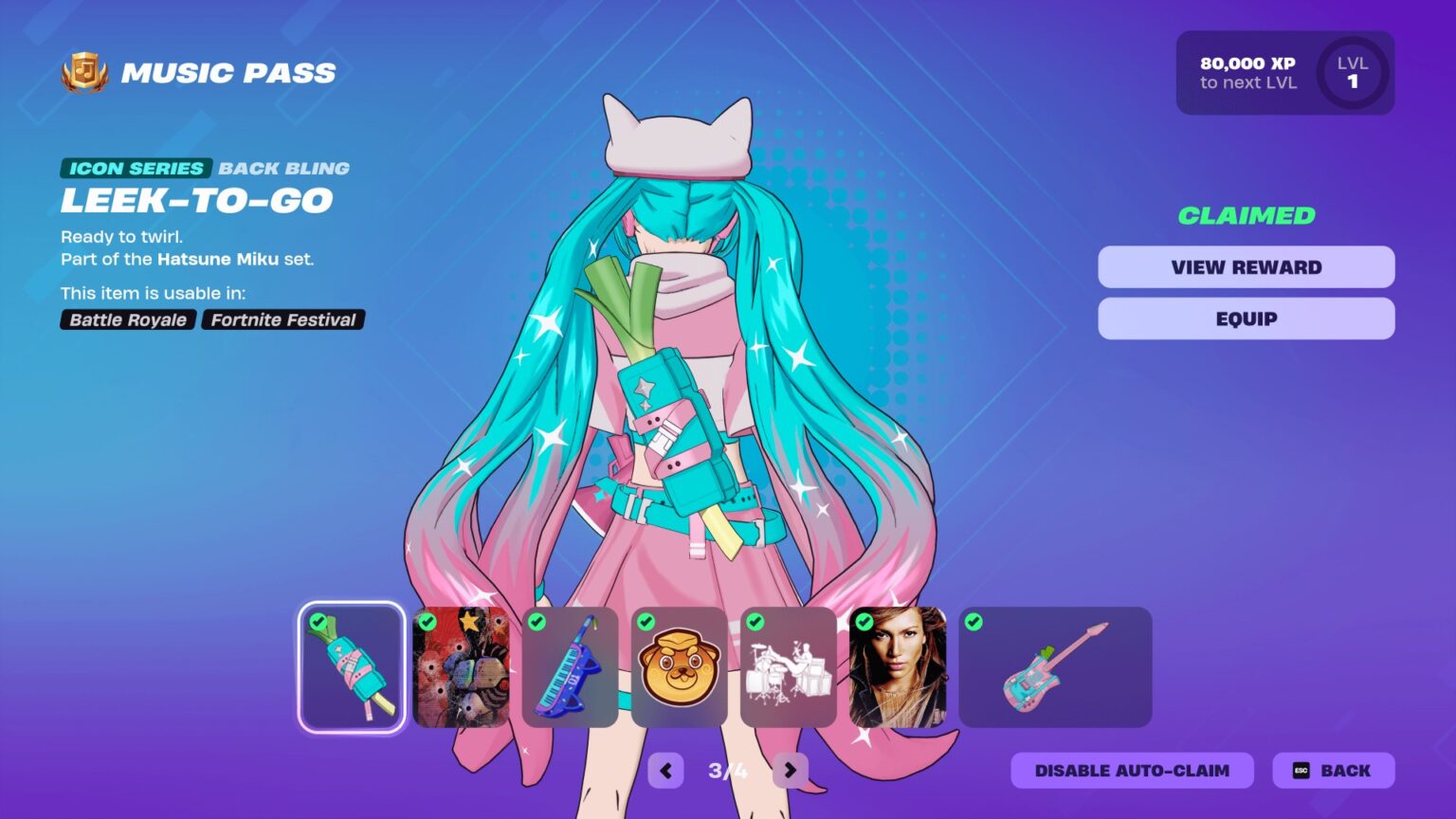The height and width of the screenshot is (819, 1456).
Task: Select the Battle Royale usability tag
Action: [x=127, y=319]
